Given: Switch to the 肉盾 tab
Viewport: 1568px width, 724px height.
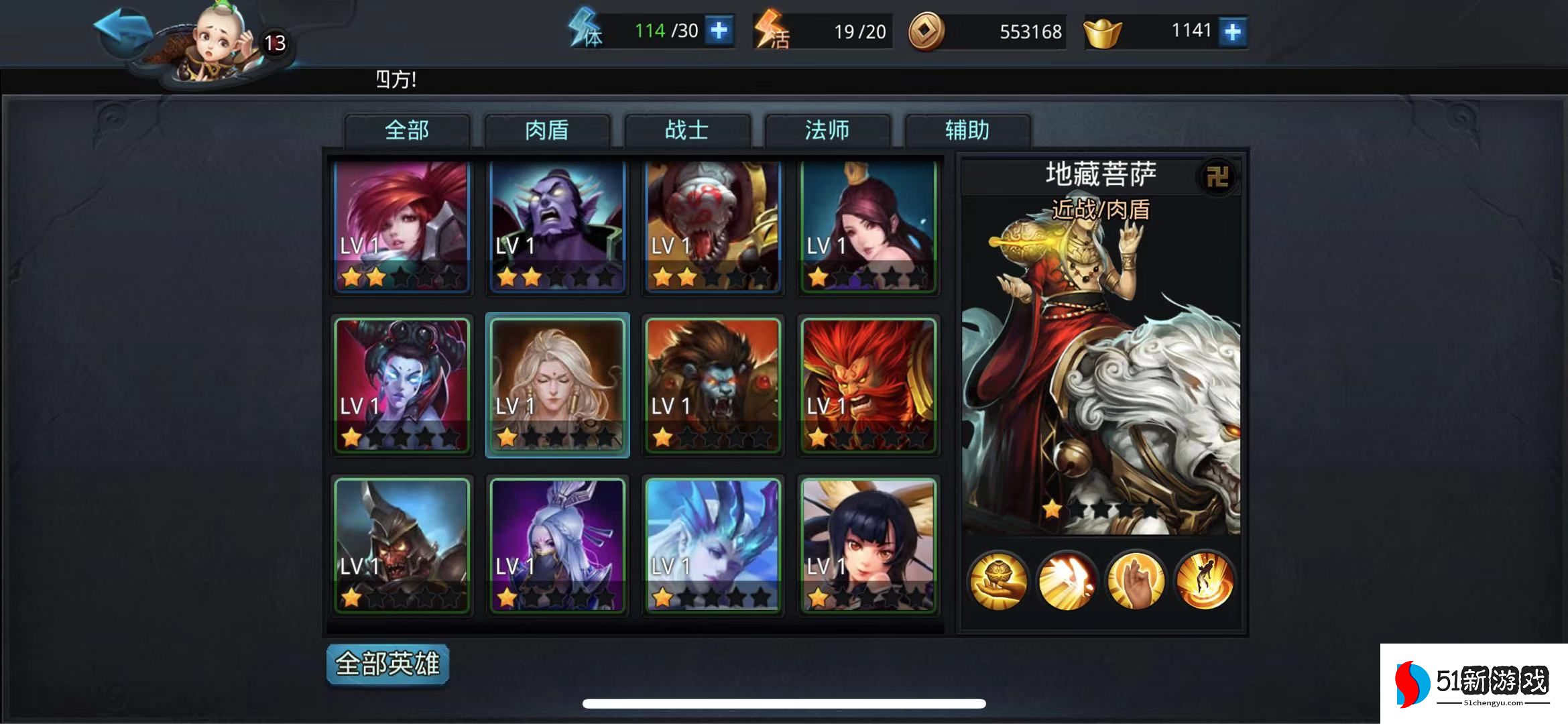Looking at the screenshot, I should [546, 131].
